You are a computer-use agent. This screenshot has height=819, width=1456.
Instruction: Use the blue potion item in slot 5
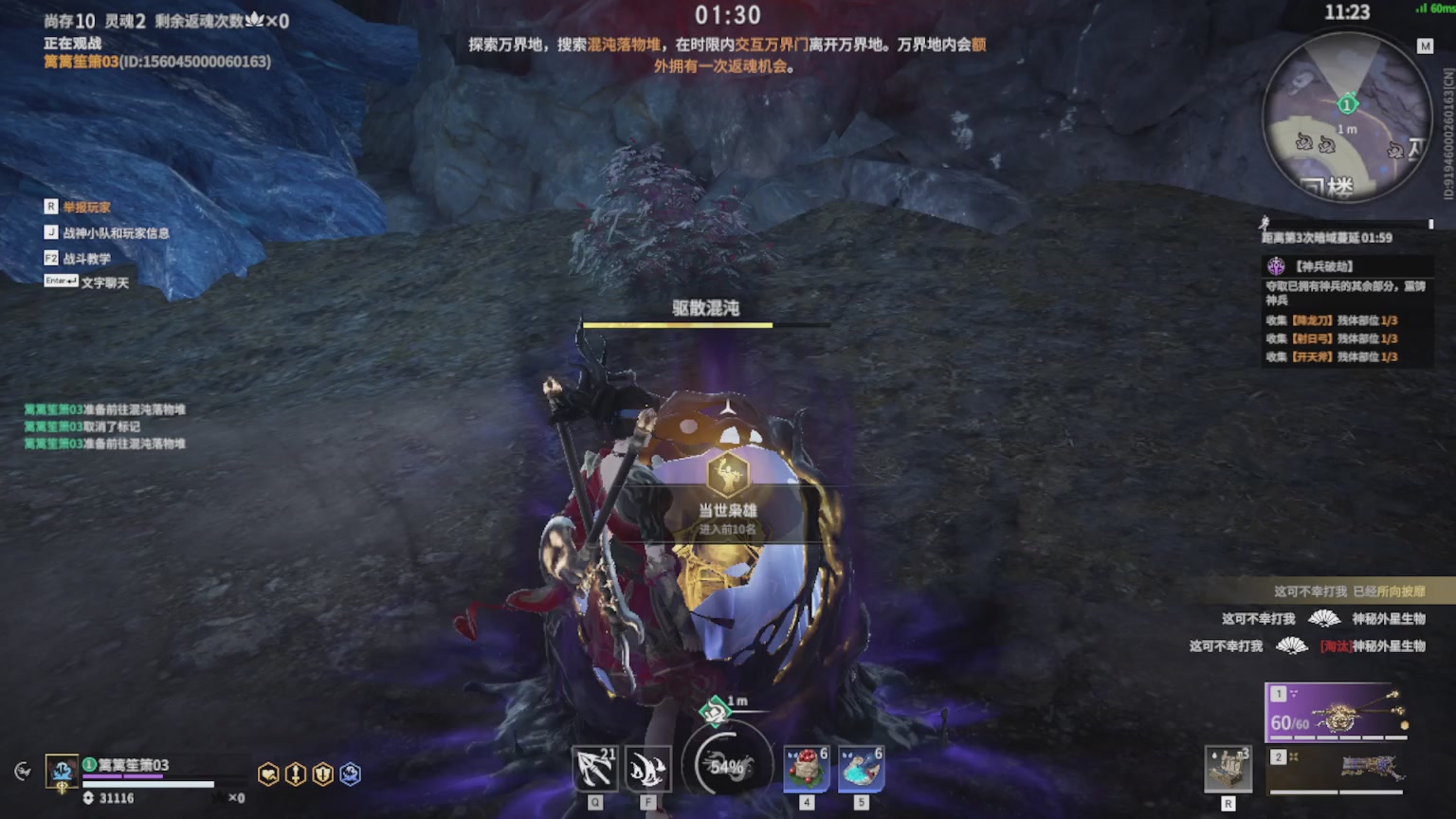click(862, 768)
